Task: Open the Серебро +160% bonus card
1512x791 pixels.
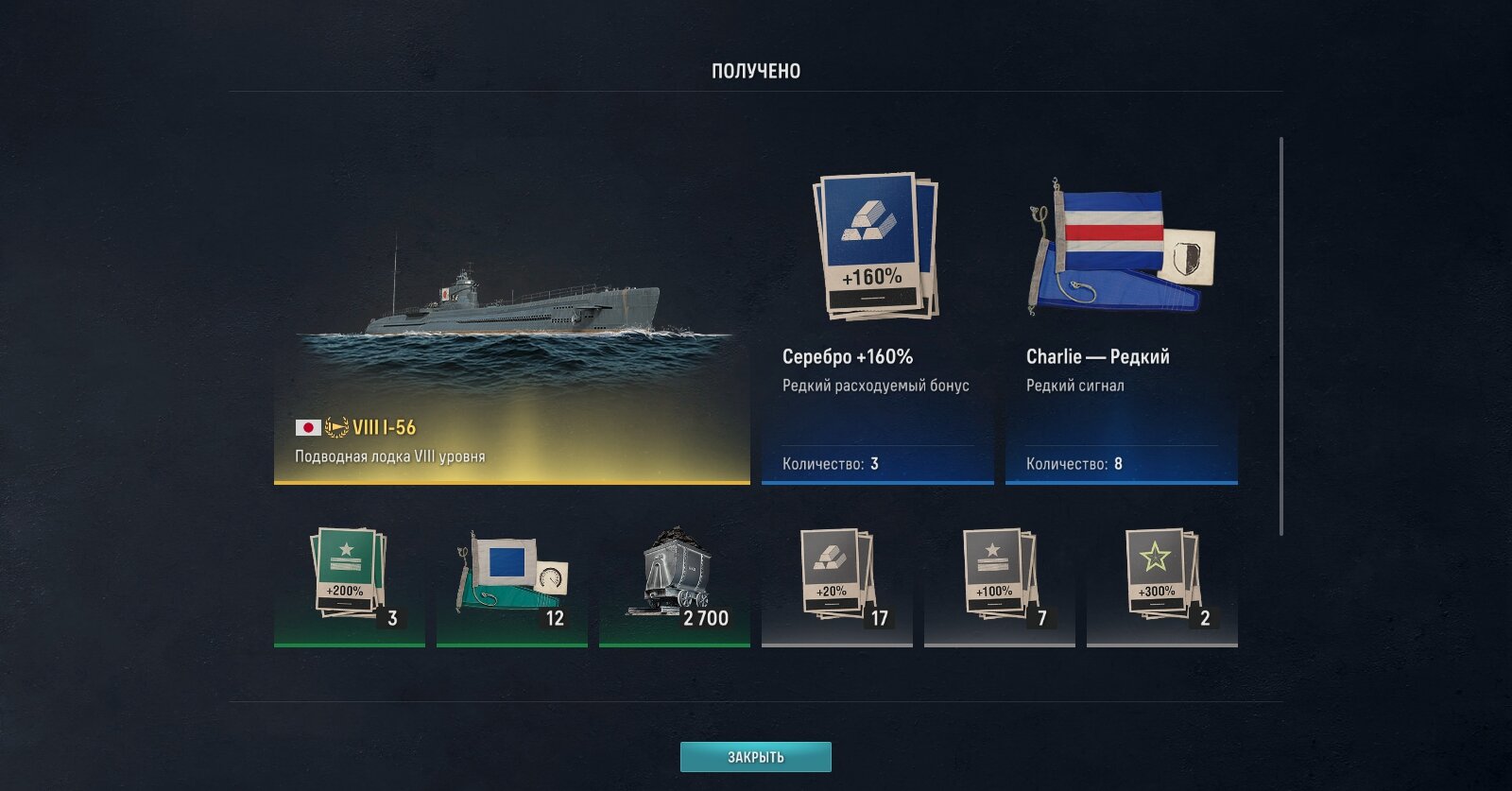Action: 877,321
